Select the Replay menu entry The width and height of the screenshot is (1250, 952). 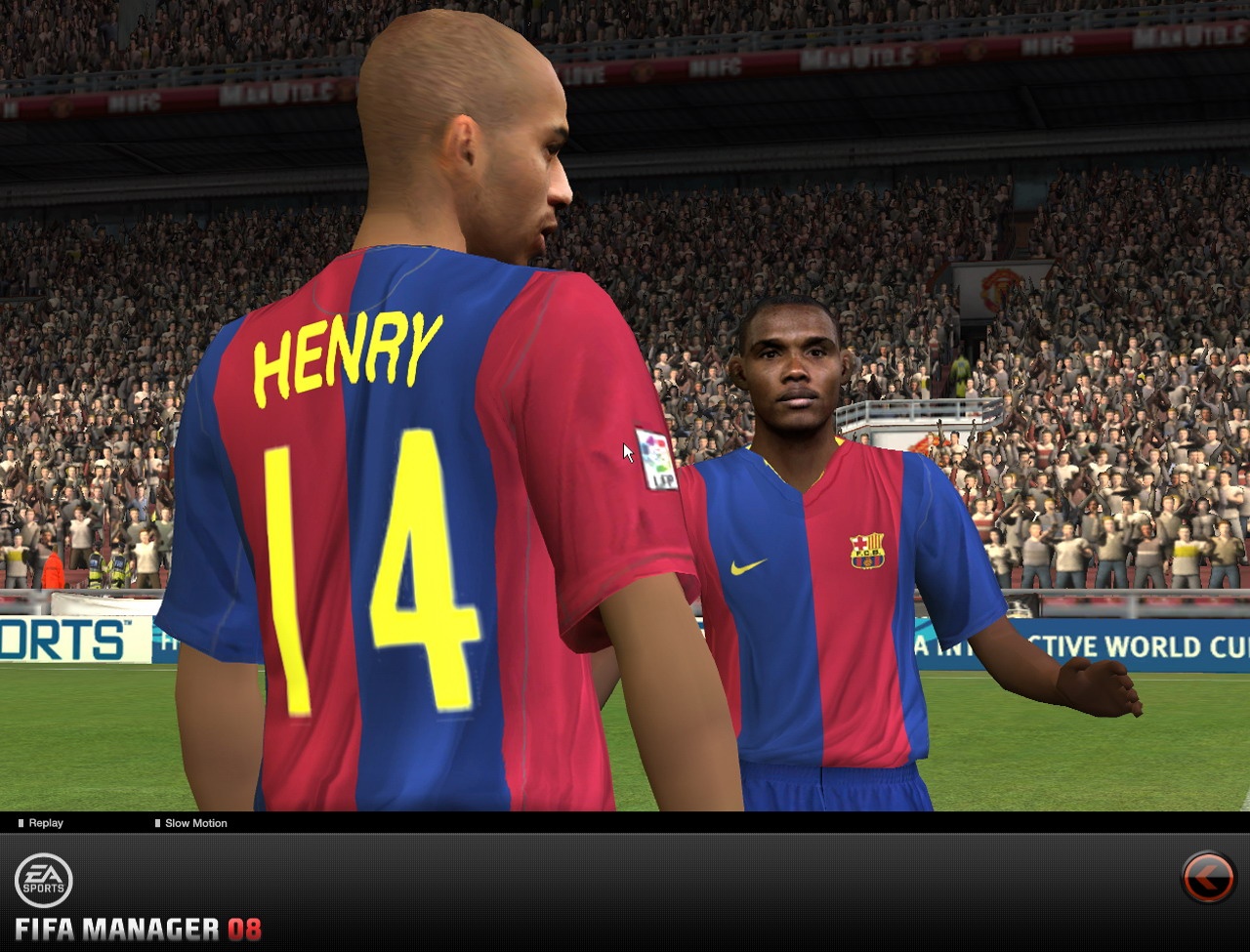point(43,823)
